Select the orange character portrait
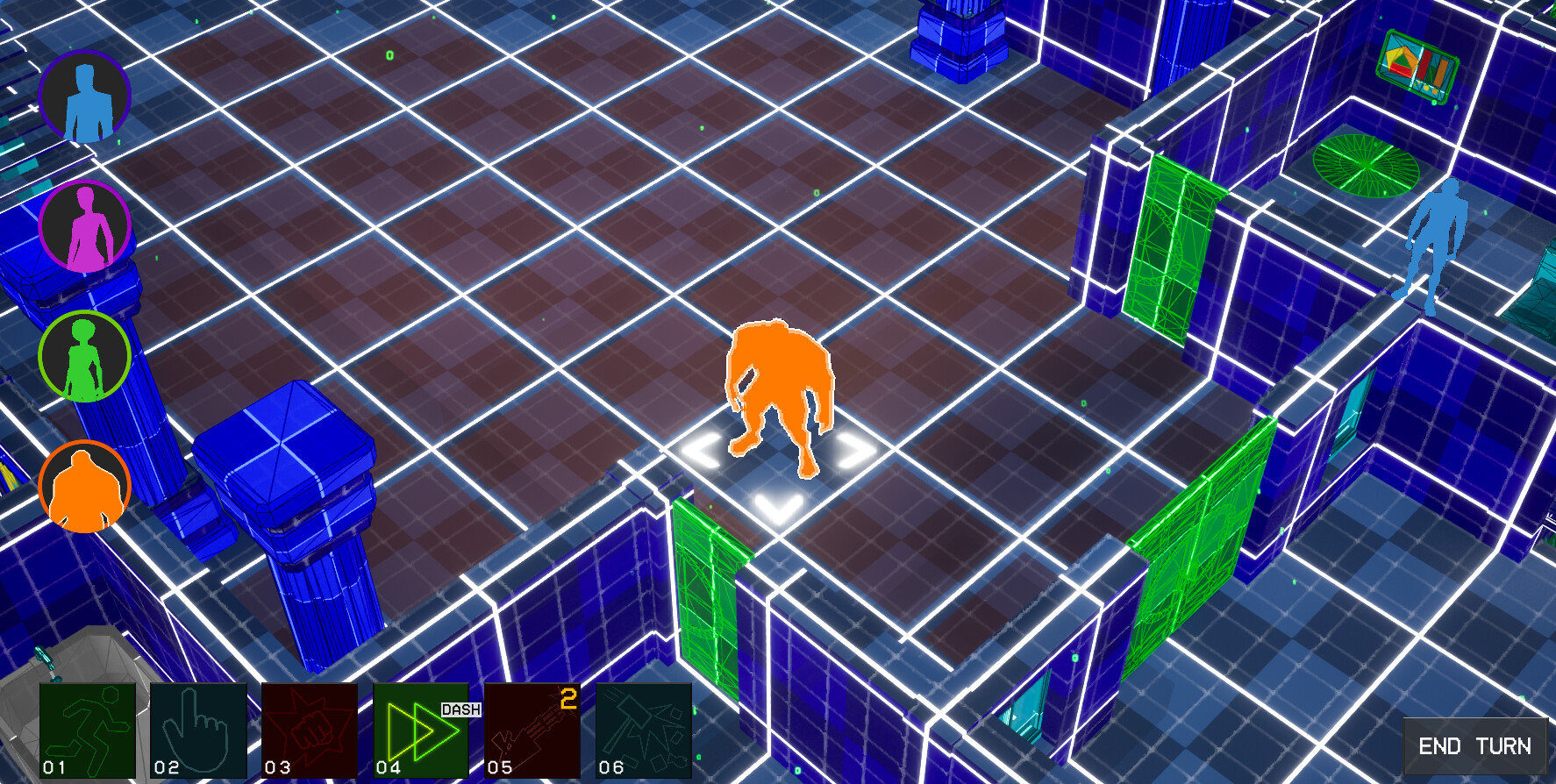1556x784 pixels. pyautogui.click(x=83, y=485)
